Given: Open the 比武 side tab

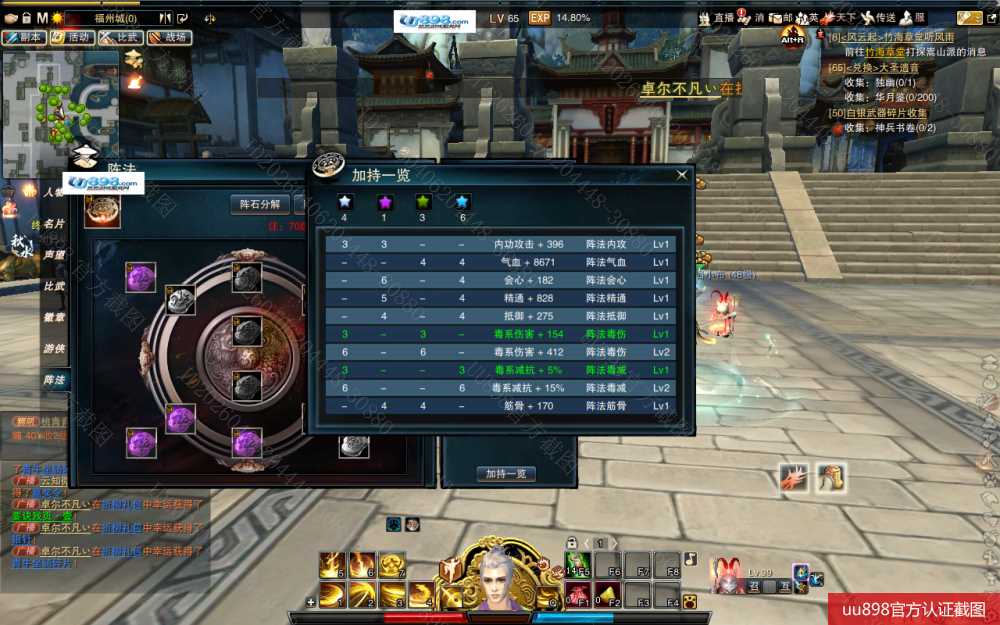Looking at the screenshot, I should coord(54,286).
